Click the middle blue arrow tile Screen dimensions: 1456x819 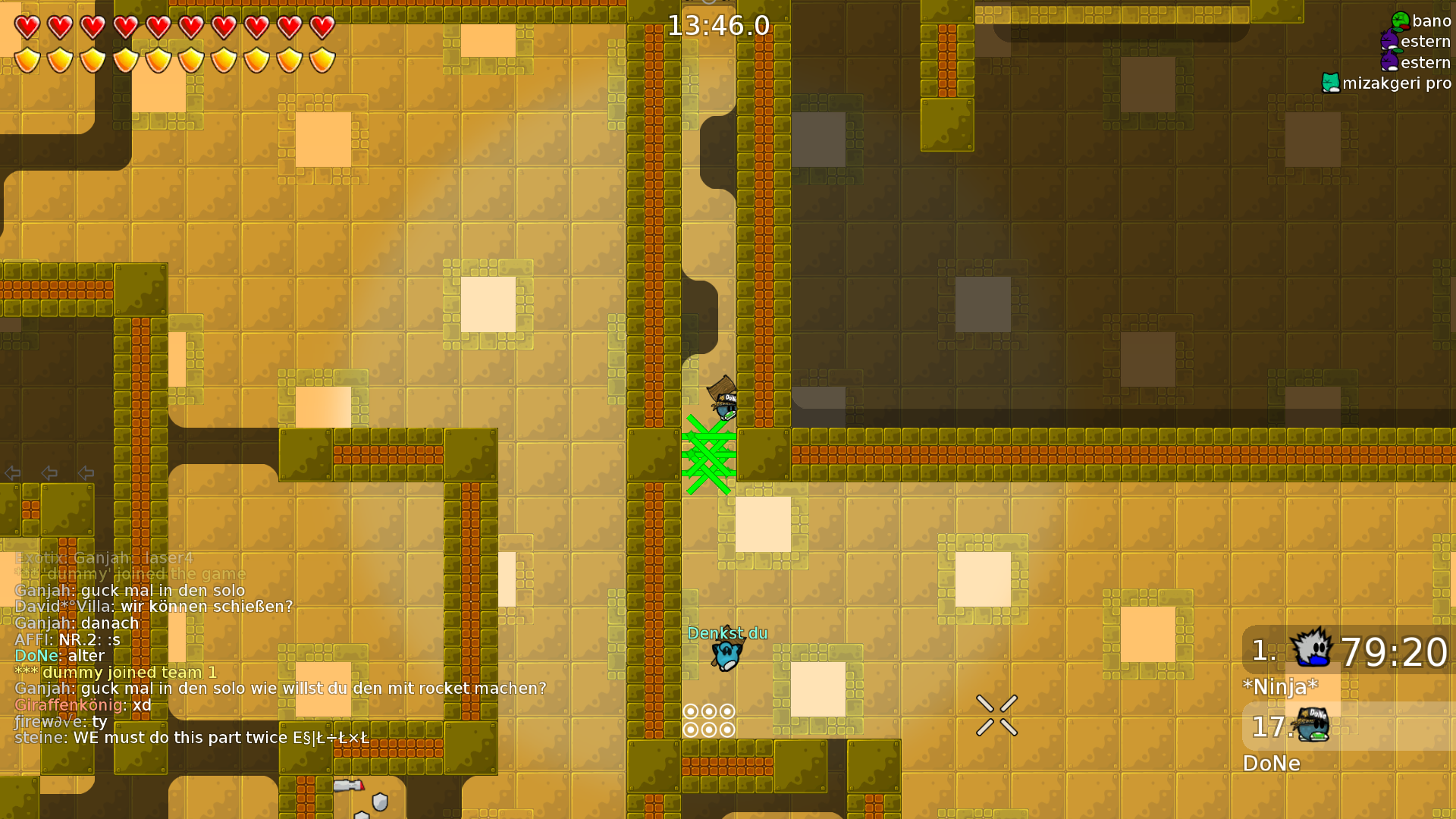(x=49, y=473)
